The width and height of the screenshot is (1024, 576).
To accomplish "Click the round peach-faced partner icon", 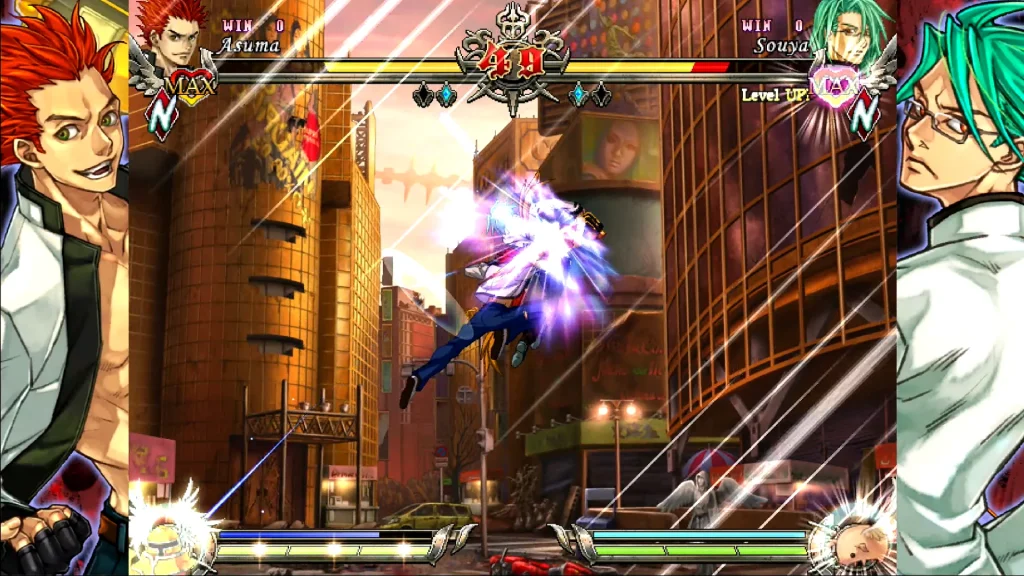I will [x=851, y=538].
